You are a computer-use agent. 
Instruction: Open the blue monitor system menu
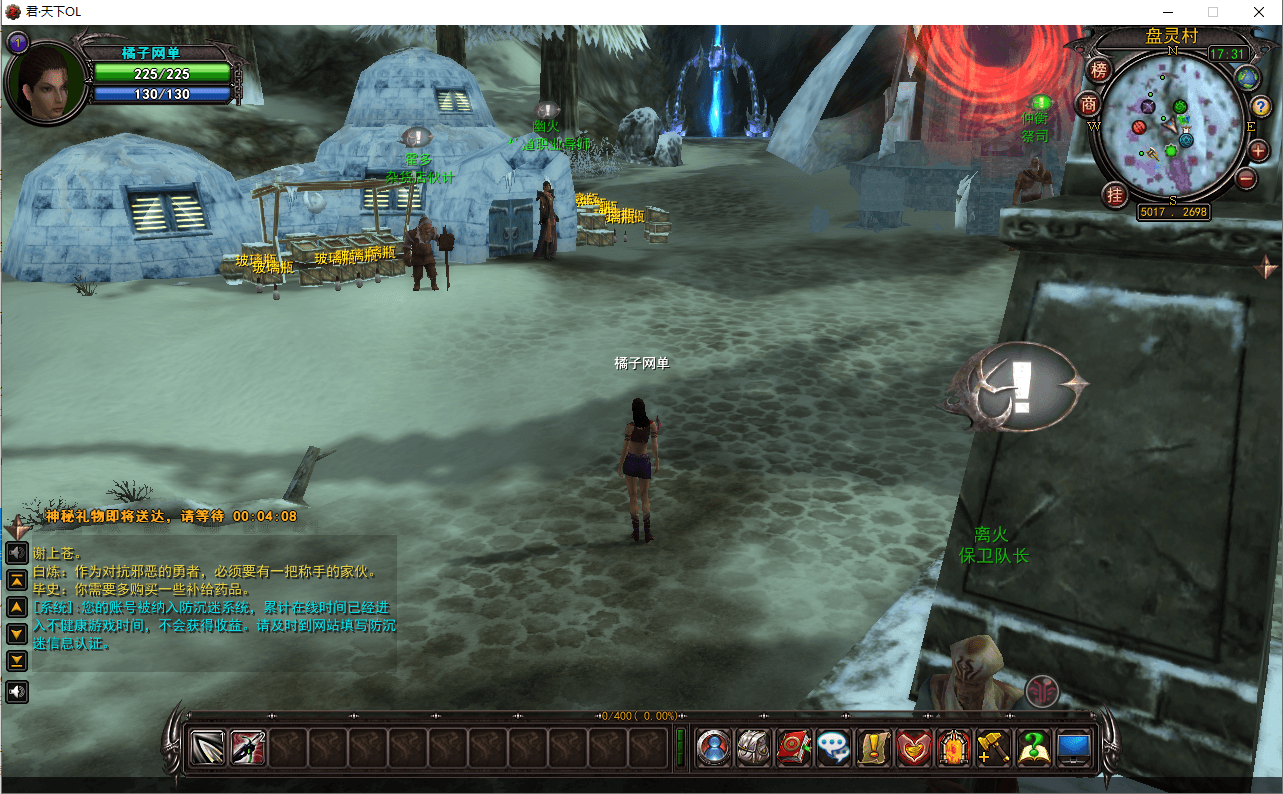pos(1074,748)
